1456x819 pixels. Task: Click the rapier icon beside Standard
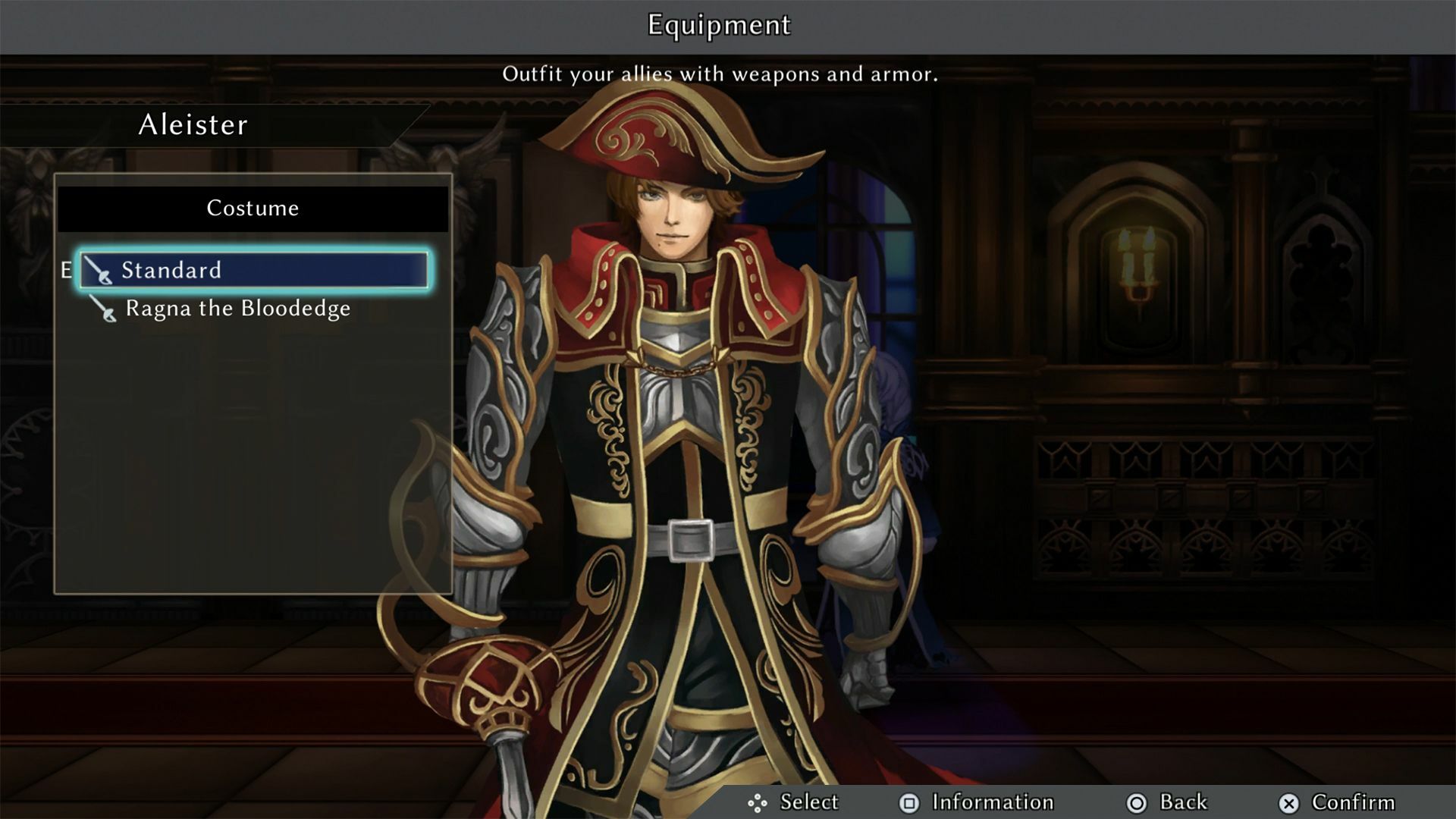pyautogui.click(x=102, y=271)
